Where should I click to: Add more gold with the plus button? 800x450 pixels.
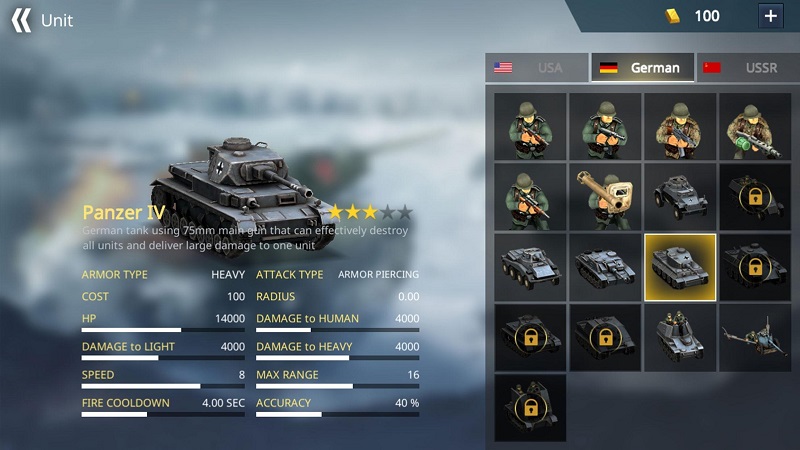(770, 16)
